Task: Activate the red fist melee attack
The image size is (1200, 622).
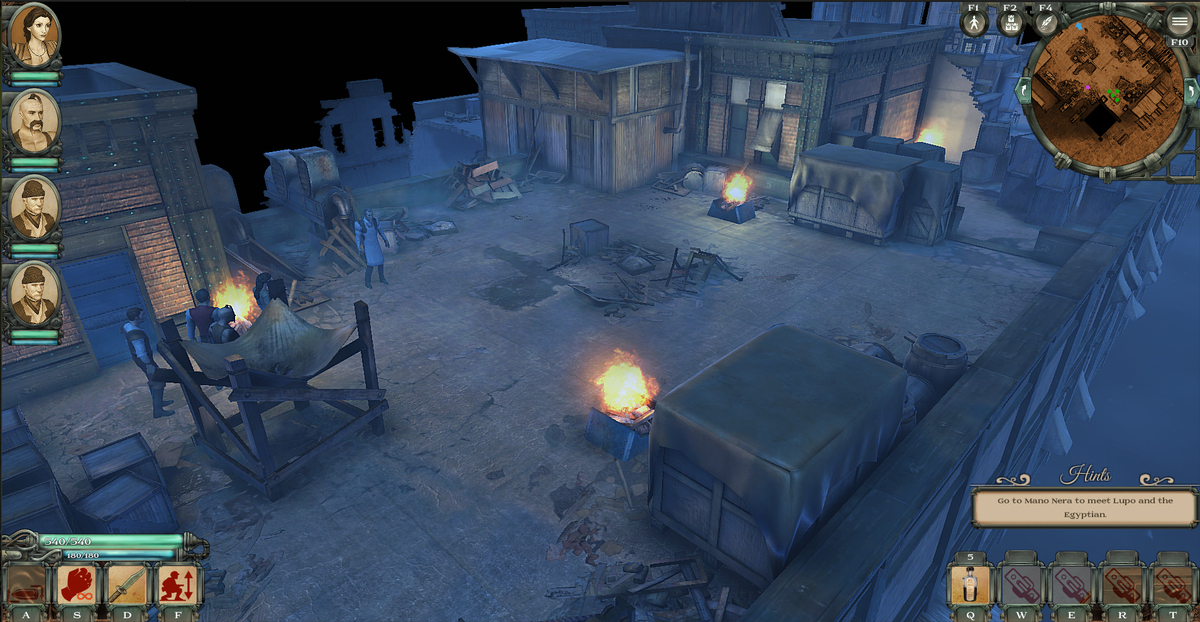Action: pos(77,584)
